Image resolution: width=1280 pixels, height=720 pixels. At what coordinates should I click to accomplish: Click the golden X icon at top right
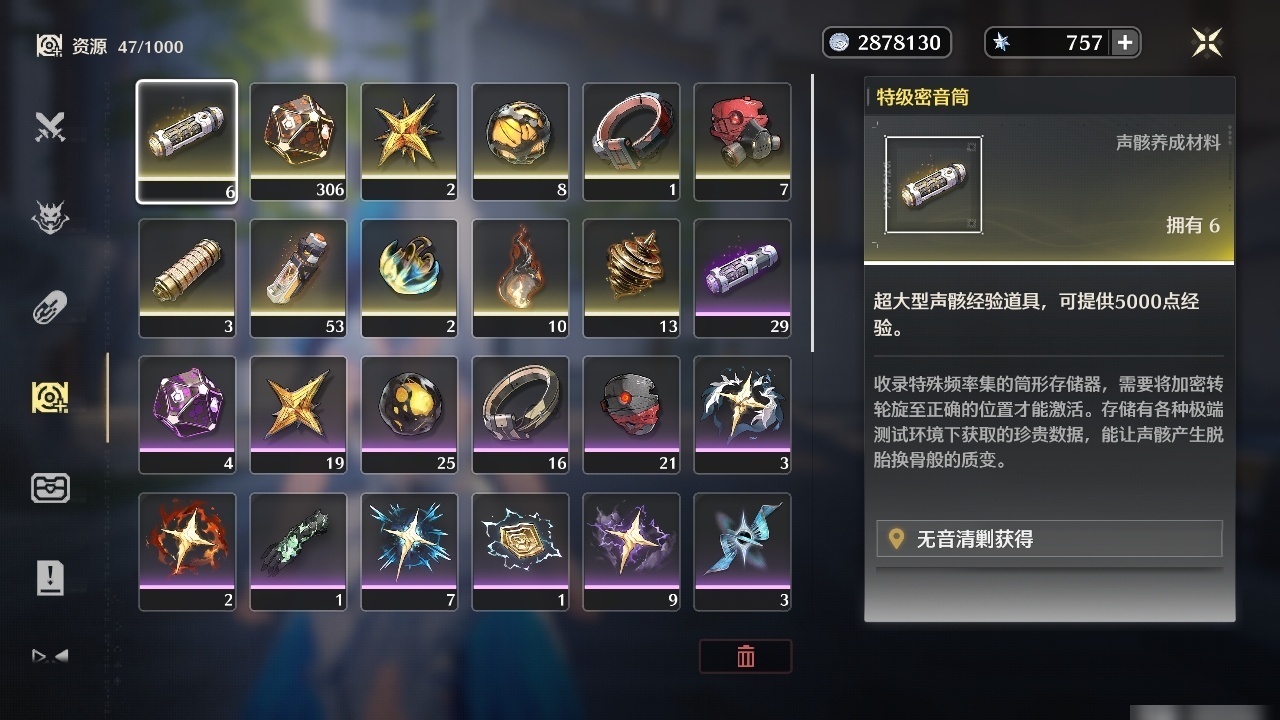click(1207, 42)
